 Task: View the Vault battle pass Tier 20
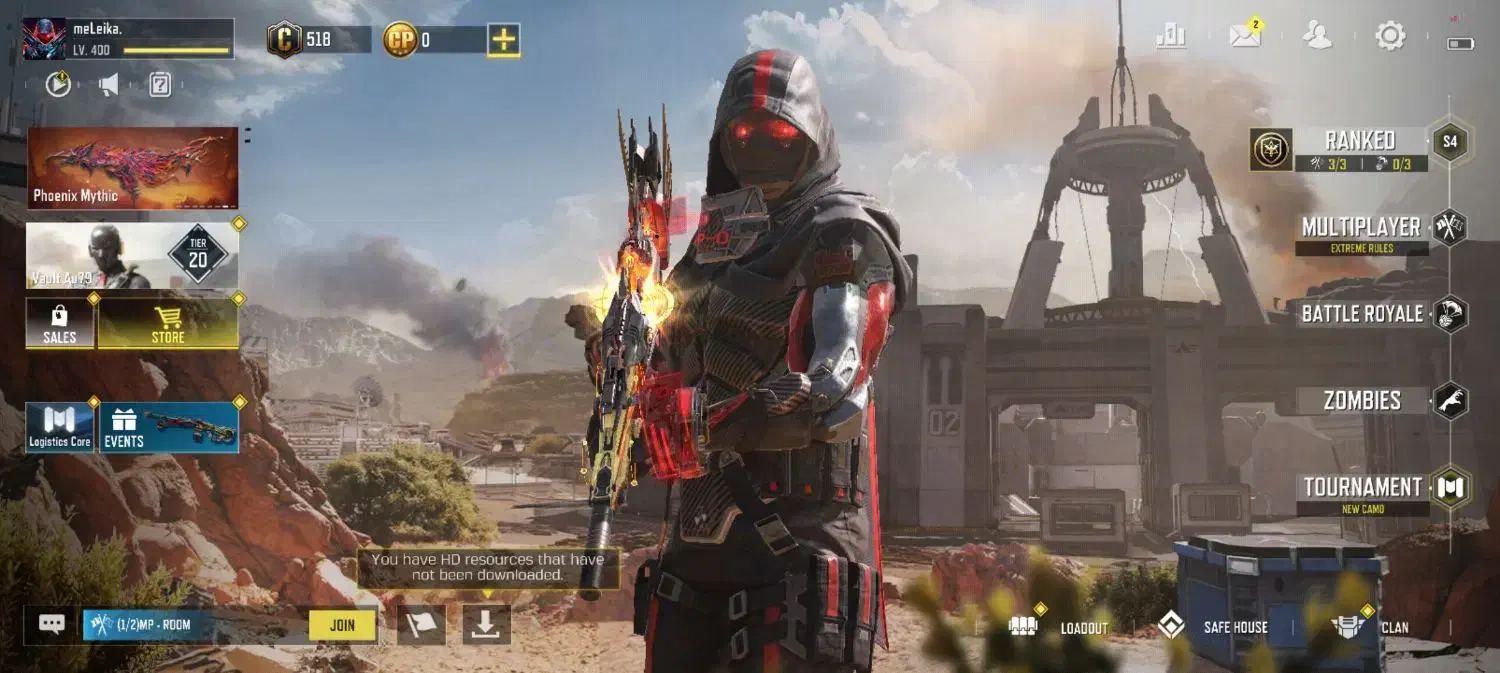click(132, 256)
